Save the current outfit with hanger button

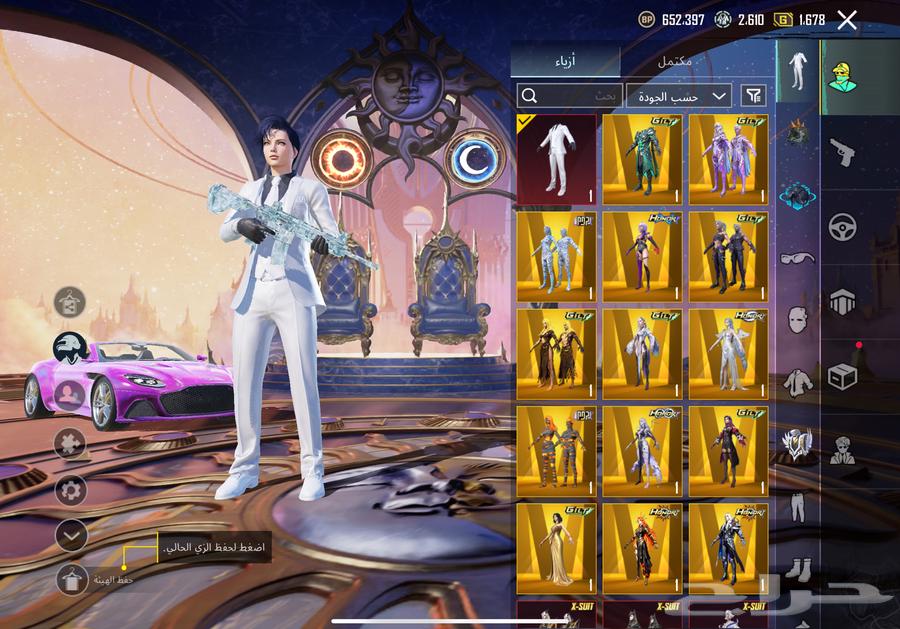[72, 579]
